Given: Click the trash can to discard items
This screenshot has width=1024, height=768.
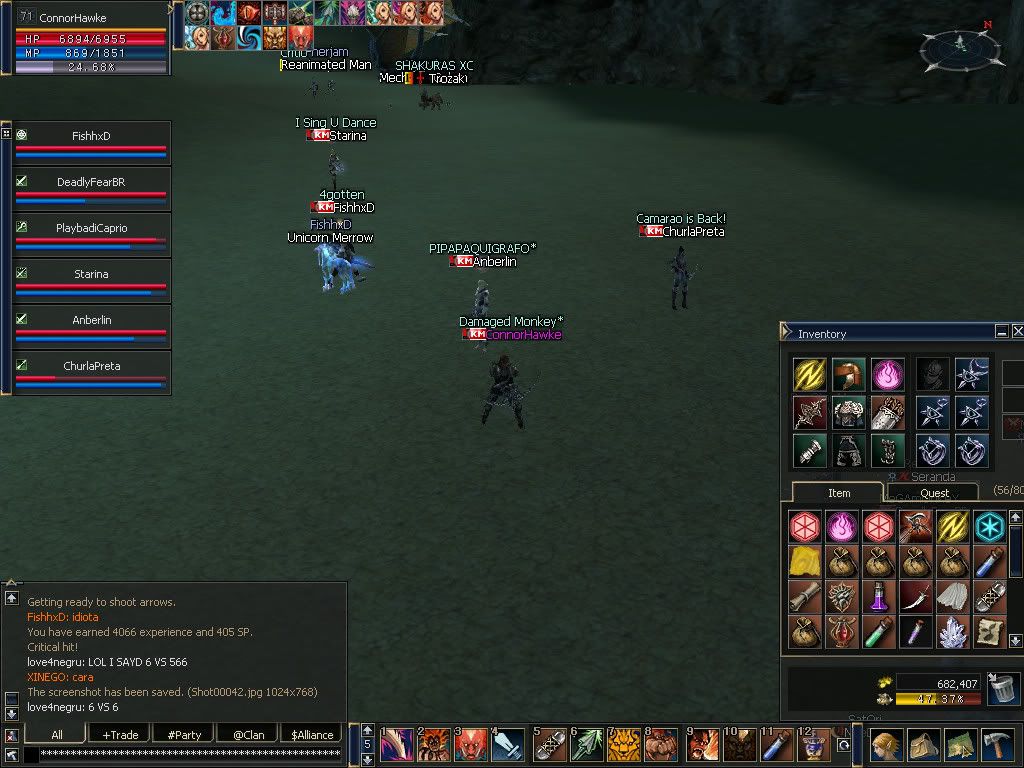Looking at the screenshot, I should click(1001, 689).
